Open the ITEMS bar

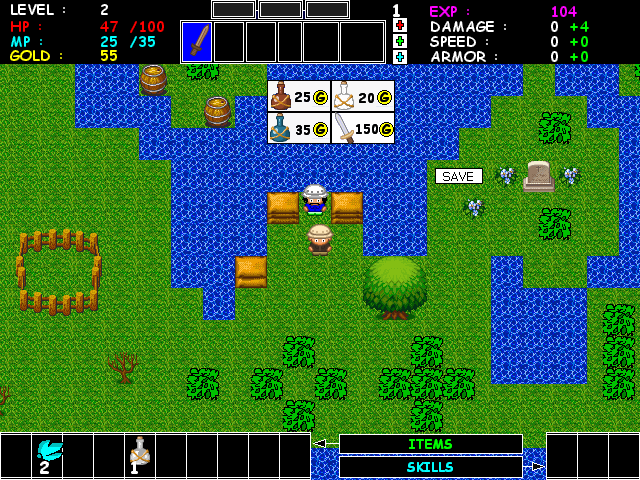pyautogui.click(x=430, y=444)
